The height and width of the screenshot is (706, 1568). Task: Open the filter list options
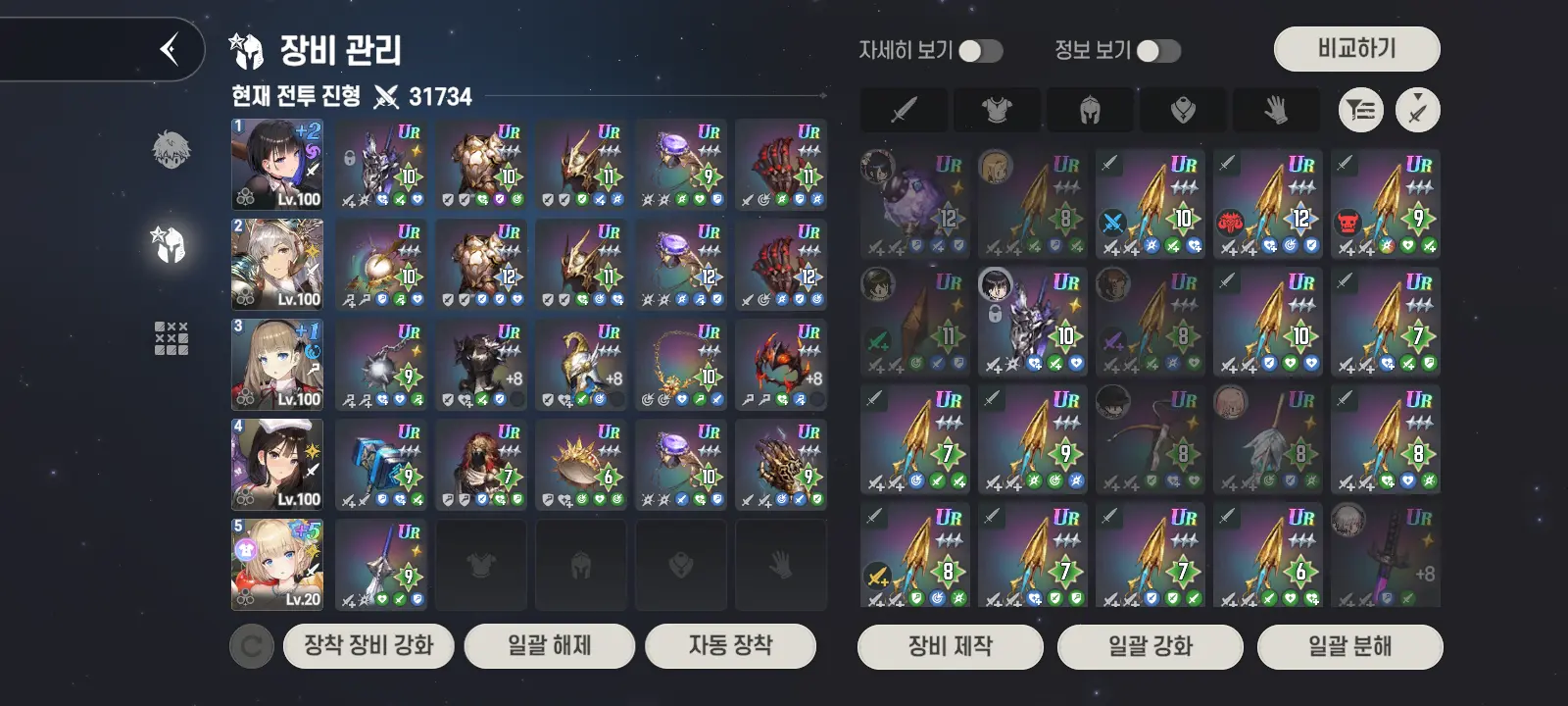click(x=1361, y=110)
